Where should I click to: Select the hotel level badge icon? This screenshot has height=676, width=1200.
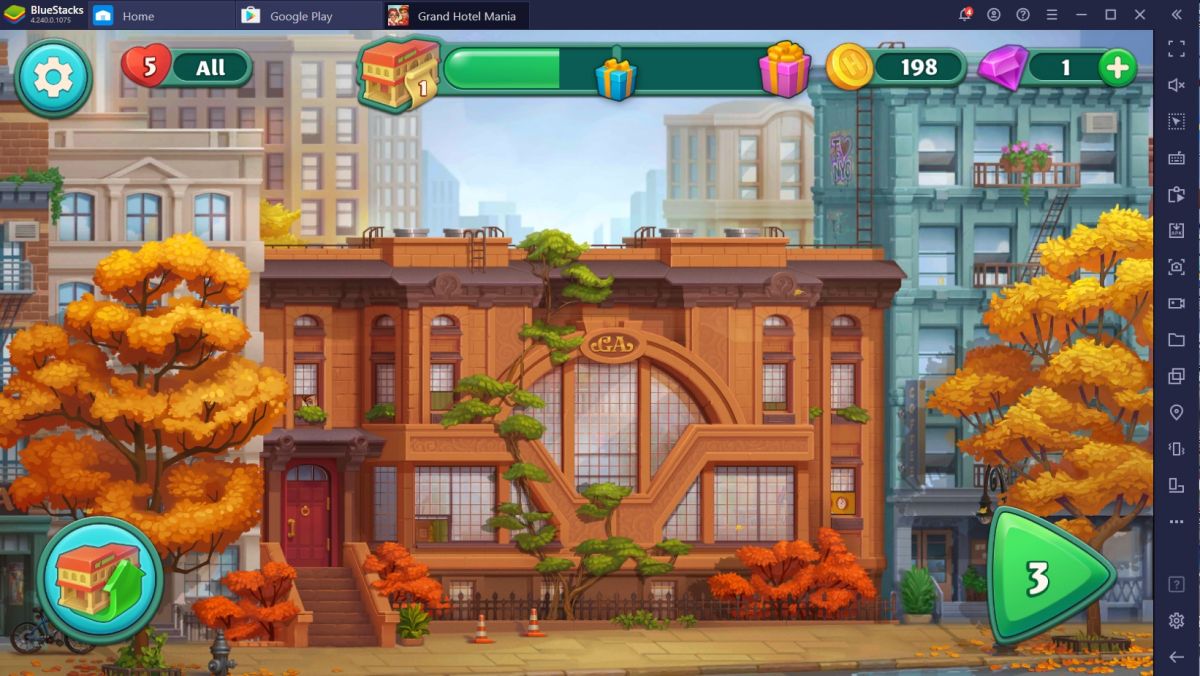[399, 72]
